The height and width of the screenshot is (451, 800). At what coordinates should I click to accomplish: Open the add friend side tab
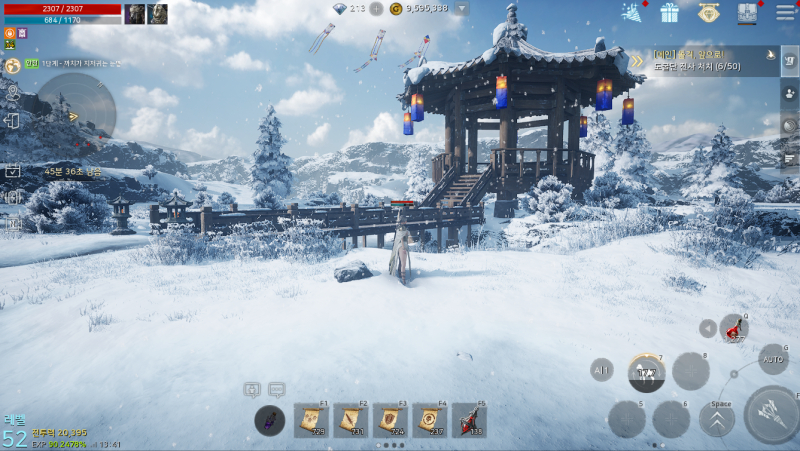790,93
